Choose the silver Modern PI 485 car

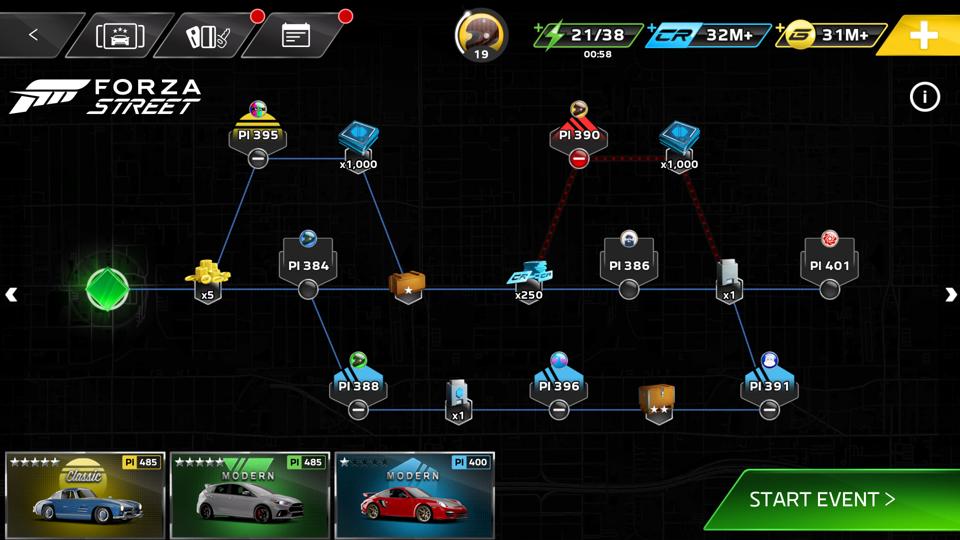tap(249, 495)
